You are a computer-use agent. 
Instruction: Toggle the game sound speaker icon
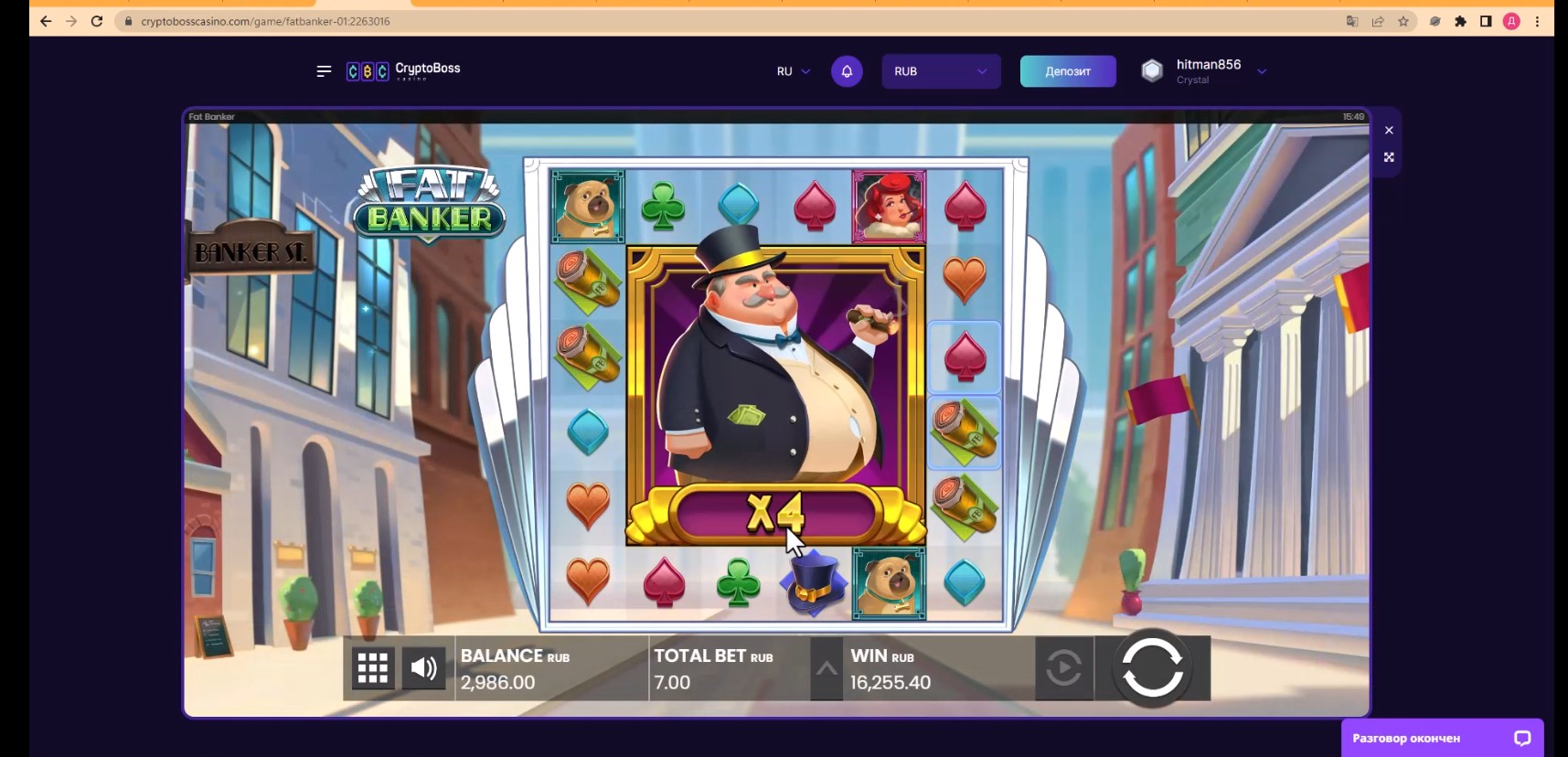pyautogui.click(x=423, y=668)
